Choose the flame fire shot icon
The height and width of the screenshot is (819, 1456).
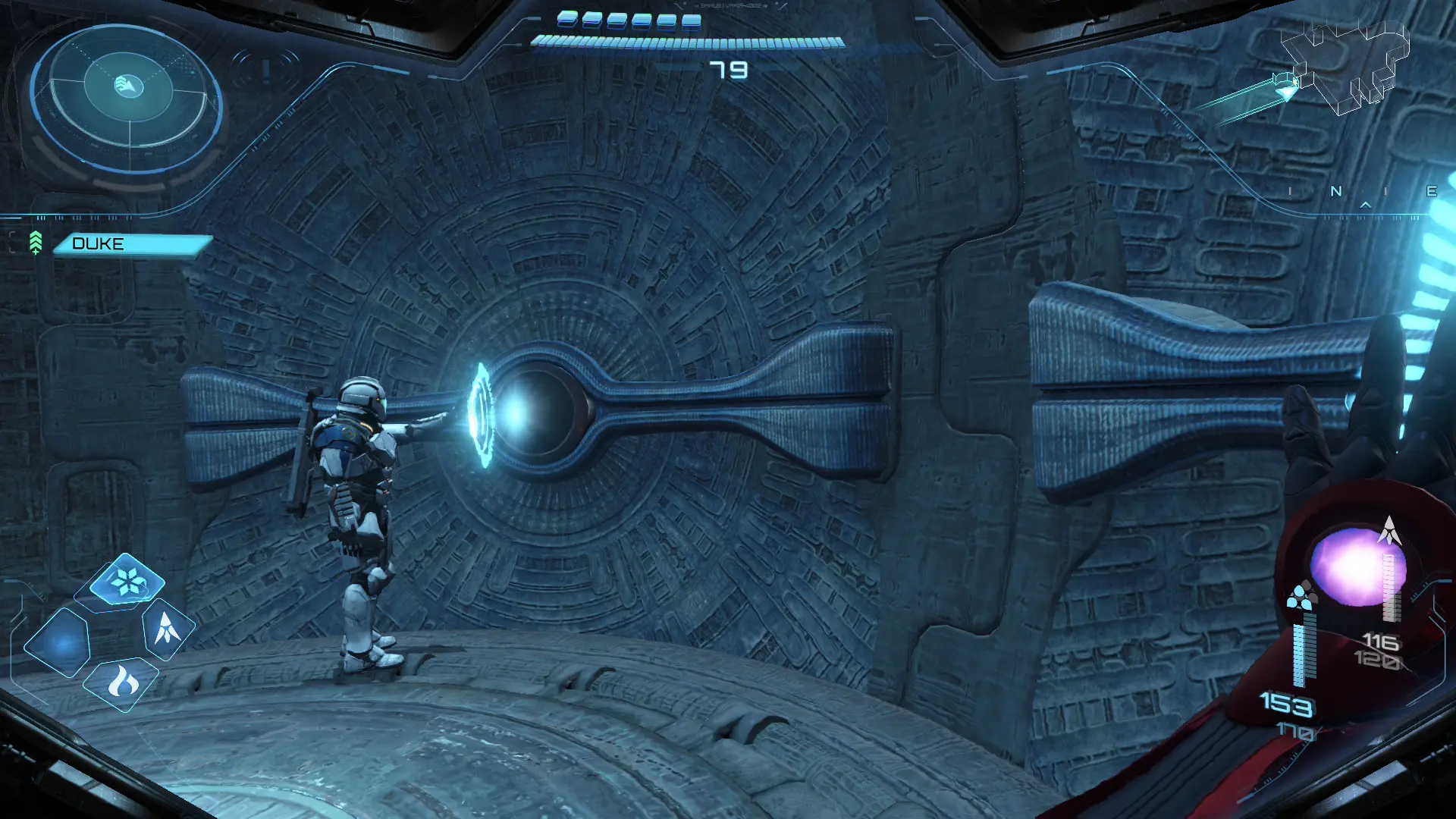point(122,682)
